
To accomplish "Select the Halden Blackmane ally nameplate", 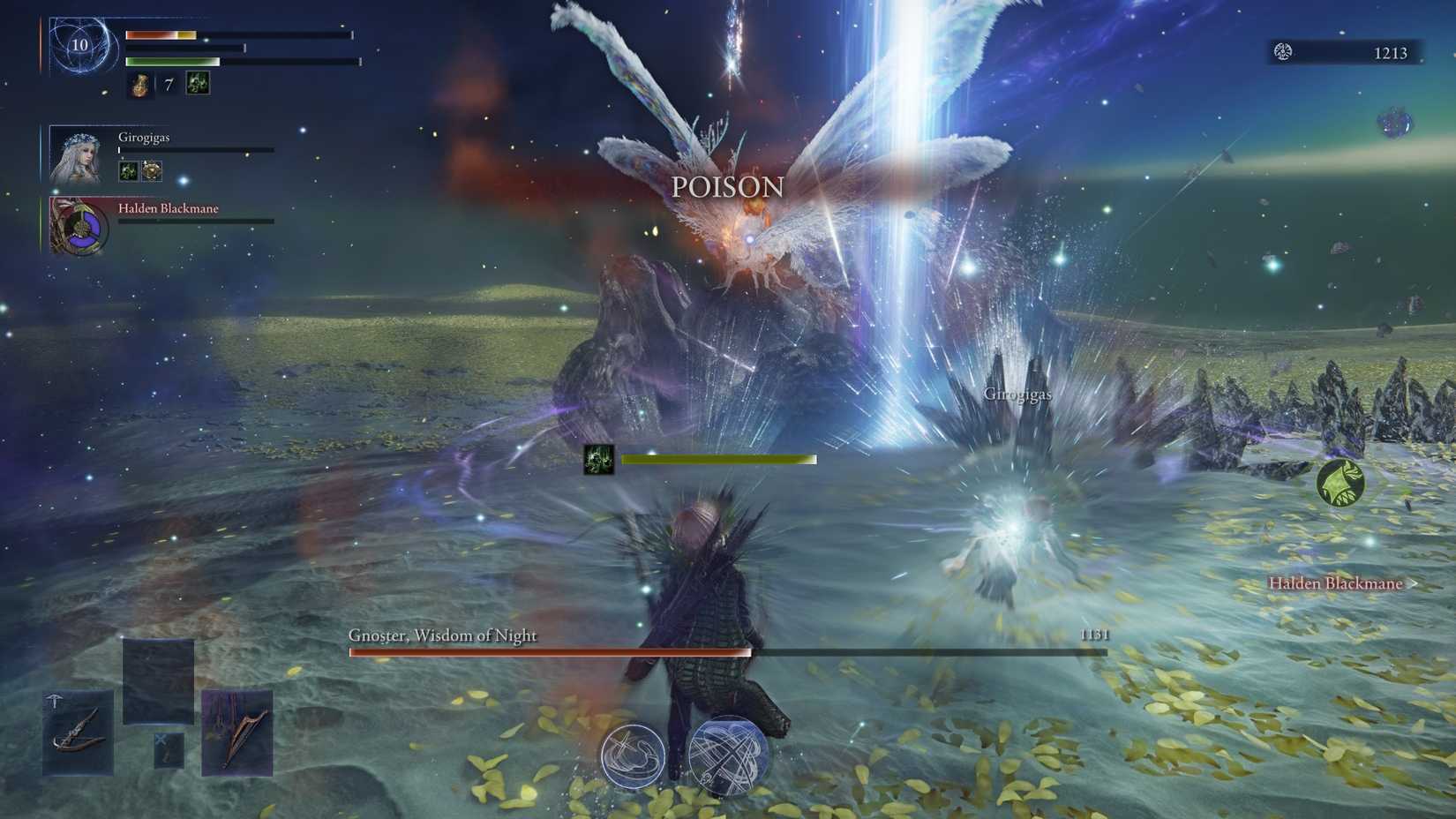I will (x=169, y=209).
